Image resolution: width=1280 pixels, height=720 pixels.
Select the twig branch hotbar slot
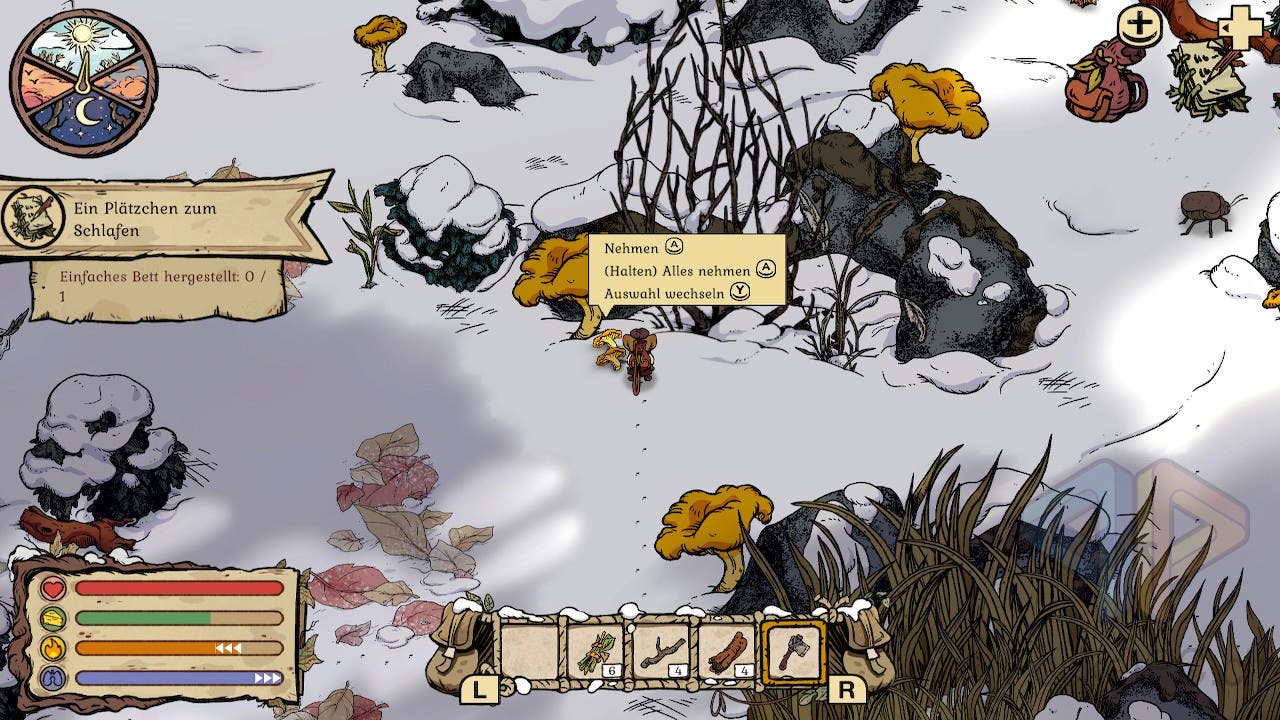click(x=661, y=652)
